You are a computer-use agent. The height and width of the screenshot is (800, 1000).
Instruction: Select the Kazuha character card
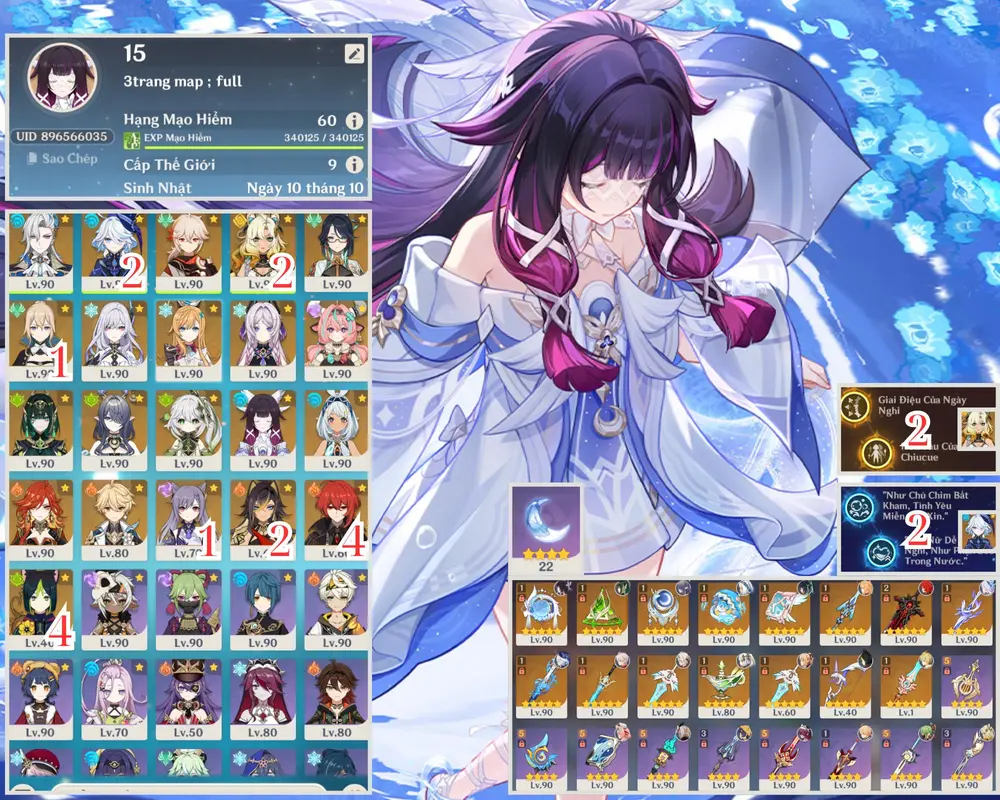(x=188, y=247)
